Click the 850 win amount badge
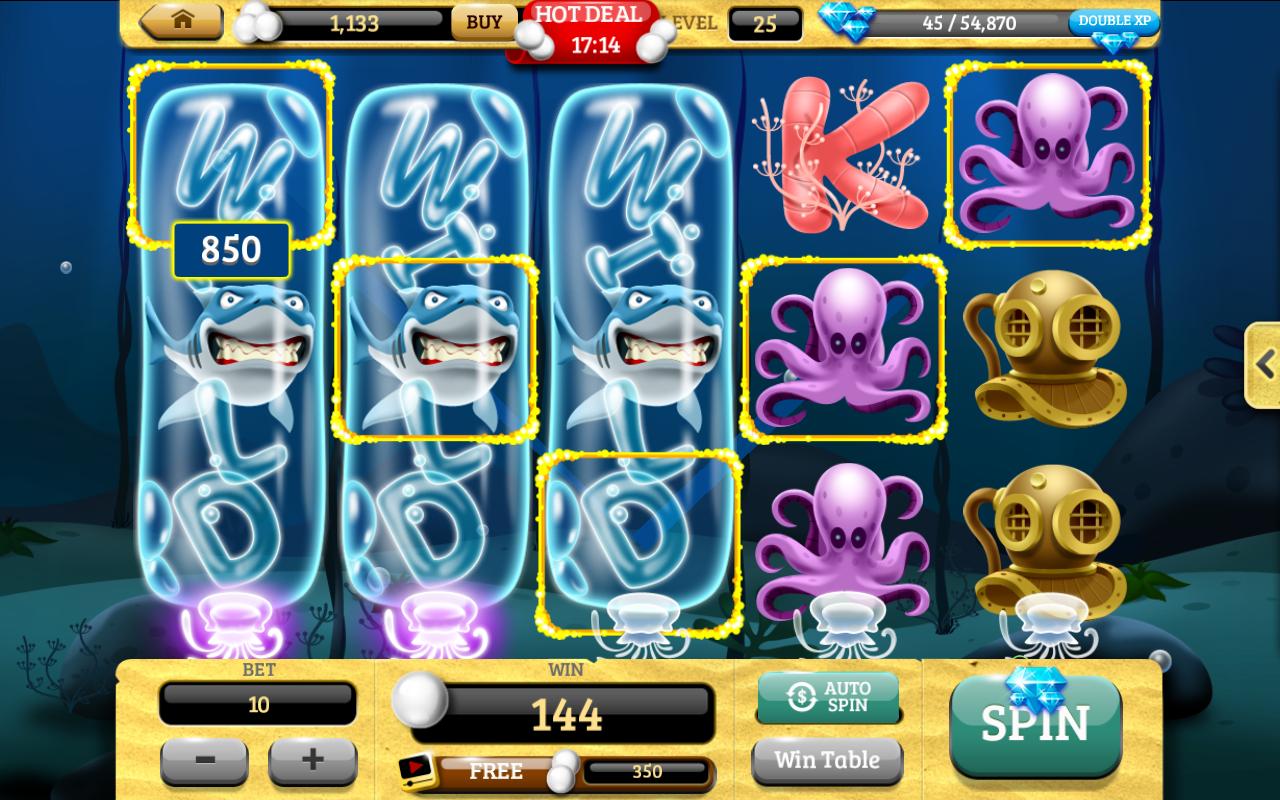1280x800 pixels. tap(231, 250)
